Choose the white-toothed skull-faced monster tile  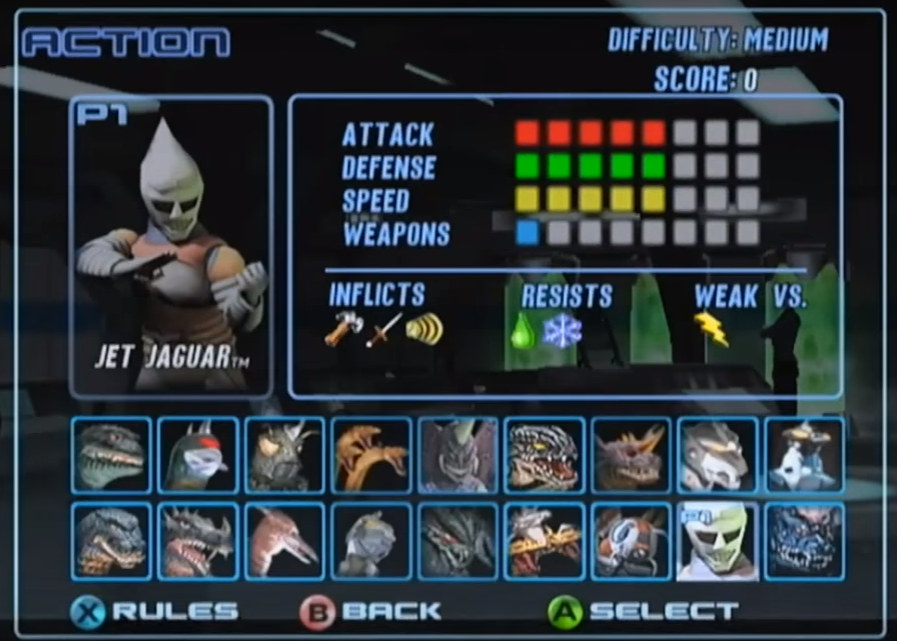point(544,455)
